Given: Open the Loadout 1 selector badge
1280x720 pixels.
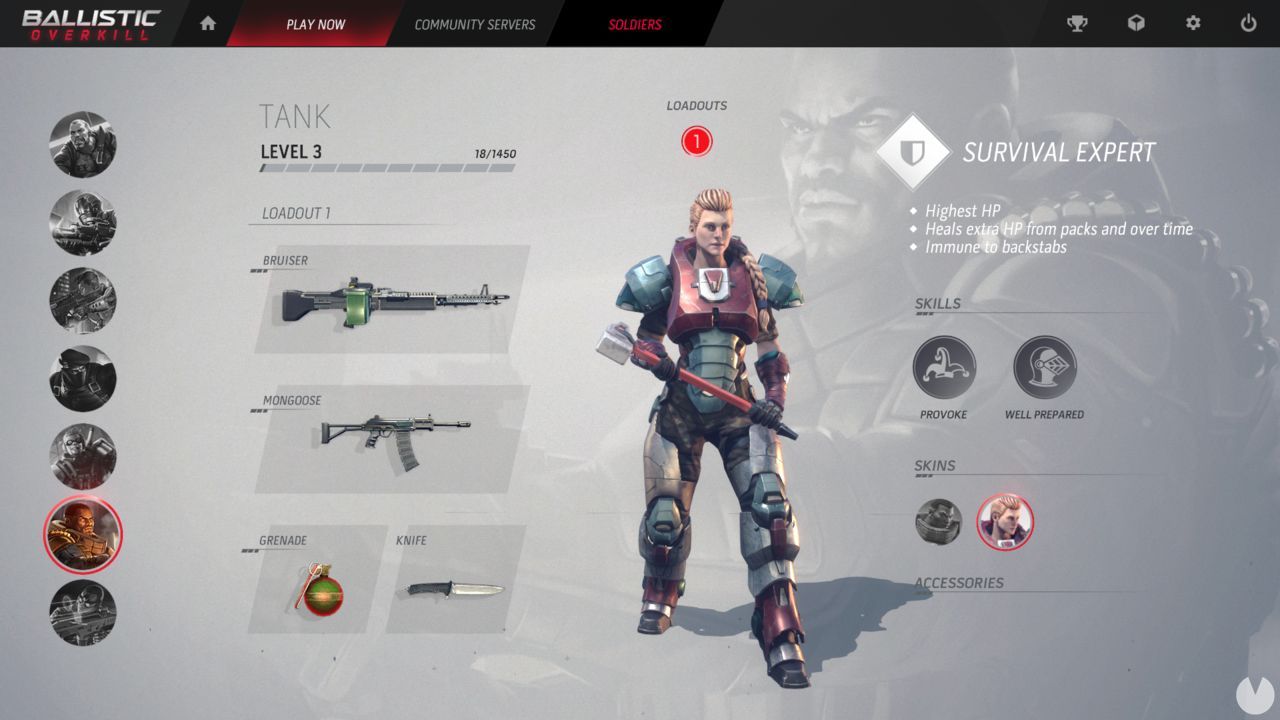Looking at the screenshot, I should pyautogui.click(x=697, y=141).
